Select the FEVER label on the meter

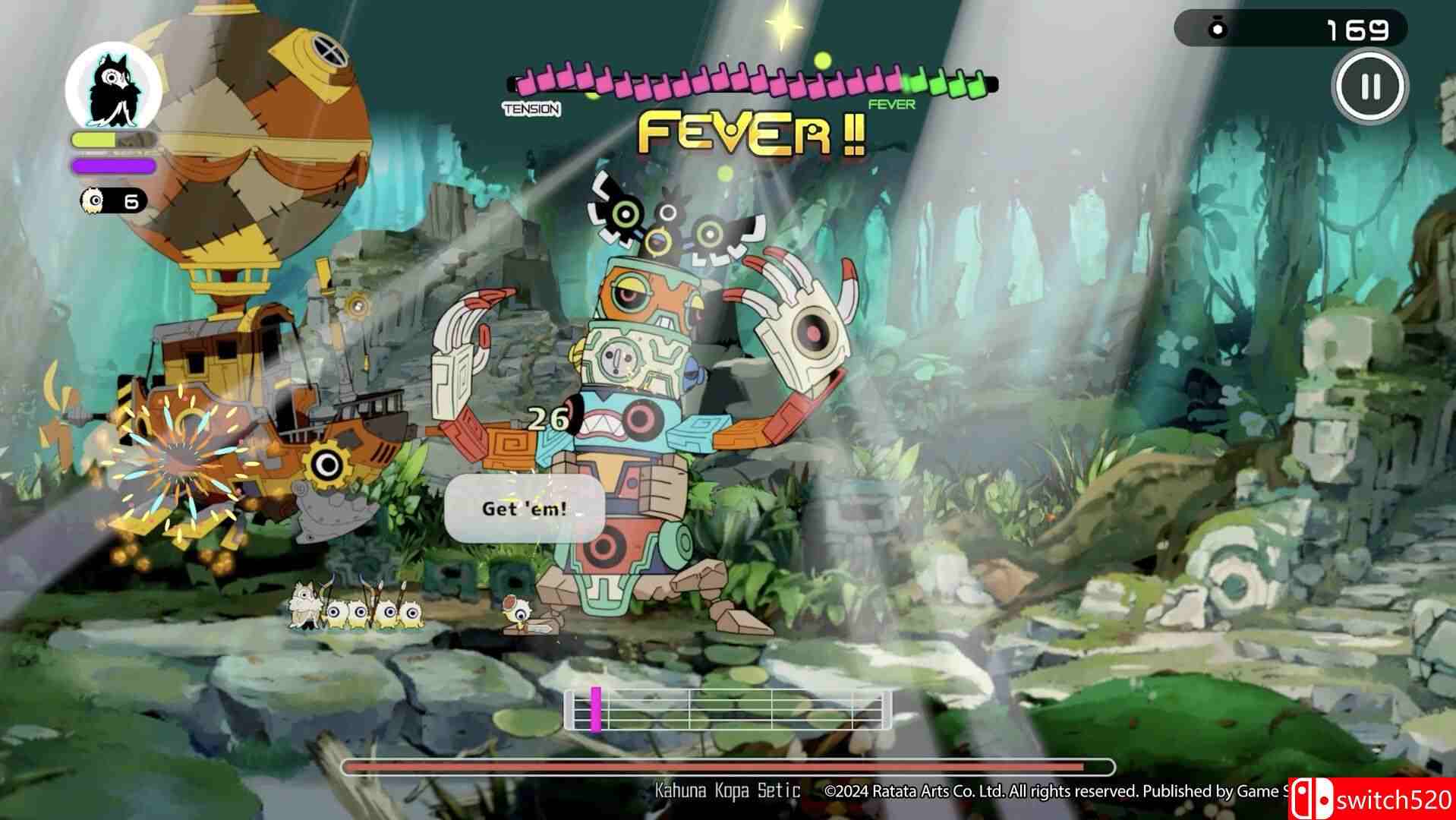point(893,104)
